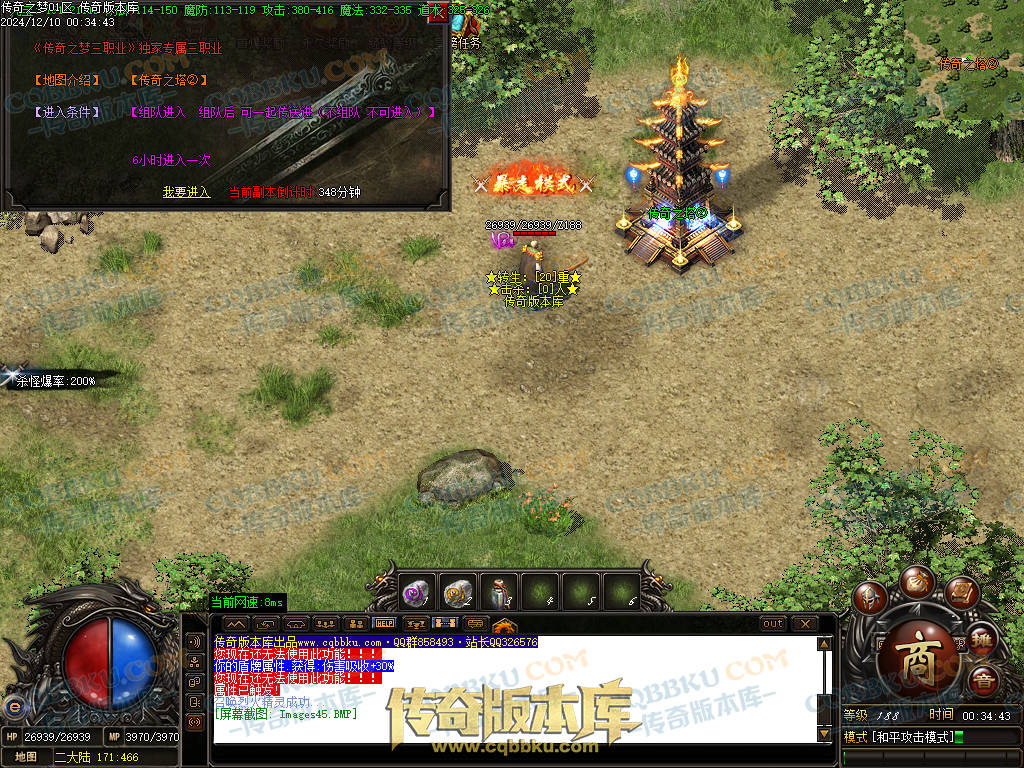Click the 我要进入 link to enter the dungeon
This screenshot has width=1024, height=768.
pos(187,192)
